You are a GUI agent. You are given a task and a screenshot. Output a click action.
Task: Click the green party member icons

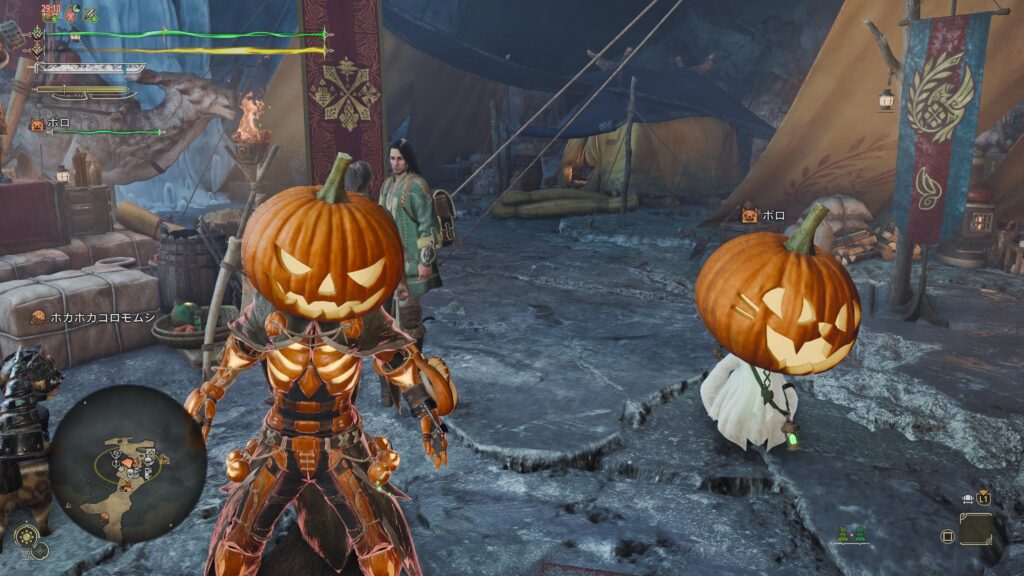853,535
